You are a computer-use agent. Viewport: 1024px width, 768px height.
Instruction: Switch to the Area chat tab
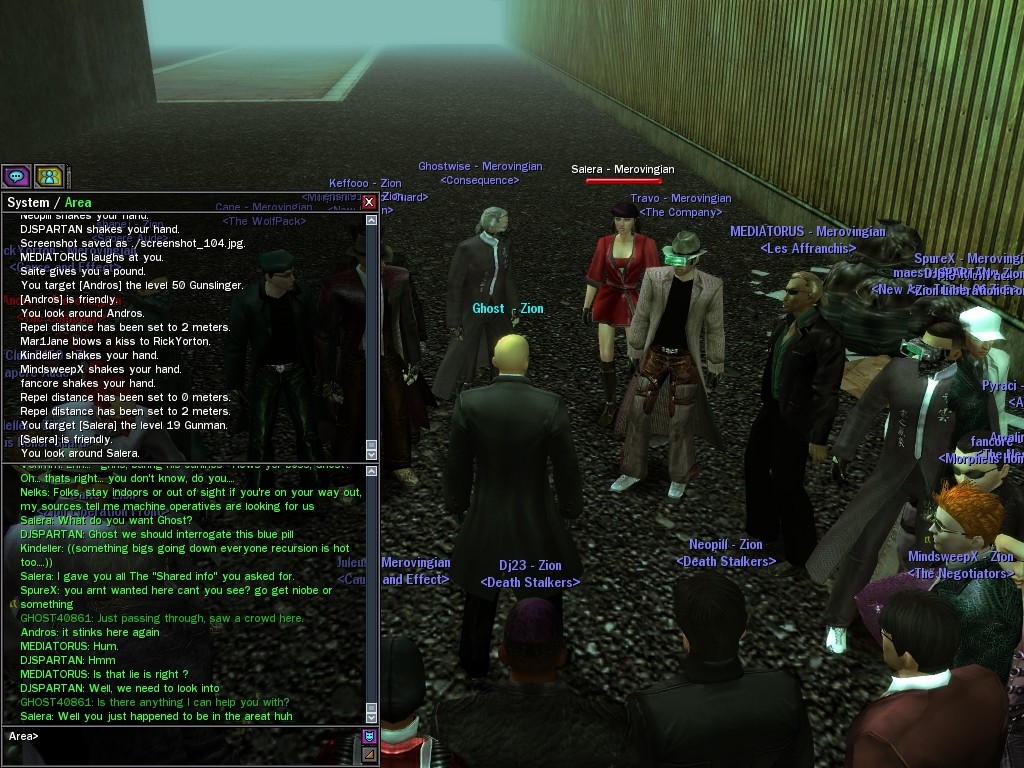[x=78, y=202]
